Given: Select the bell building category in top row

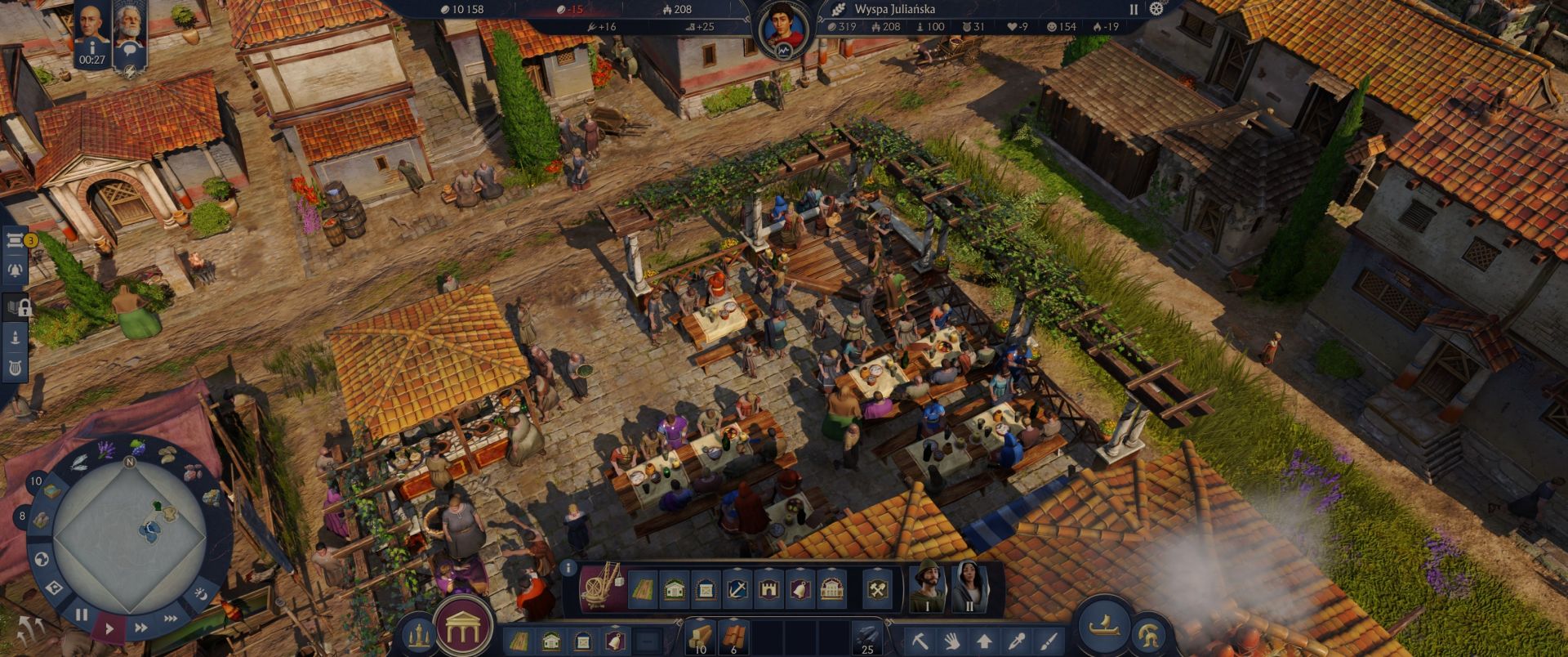Looking at the screenshot, I should coord(800,588).
